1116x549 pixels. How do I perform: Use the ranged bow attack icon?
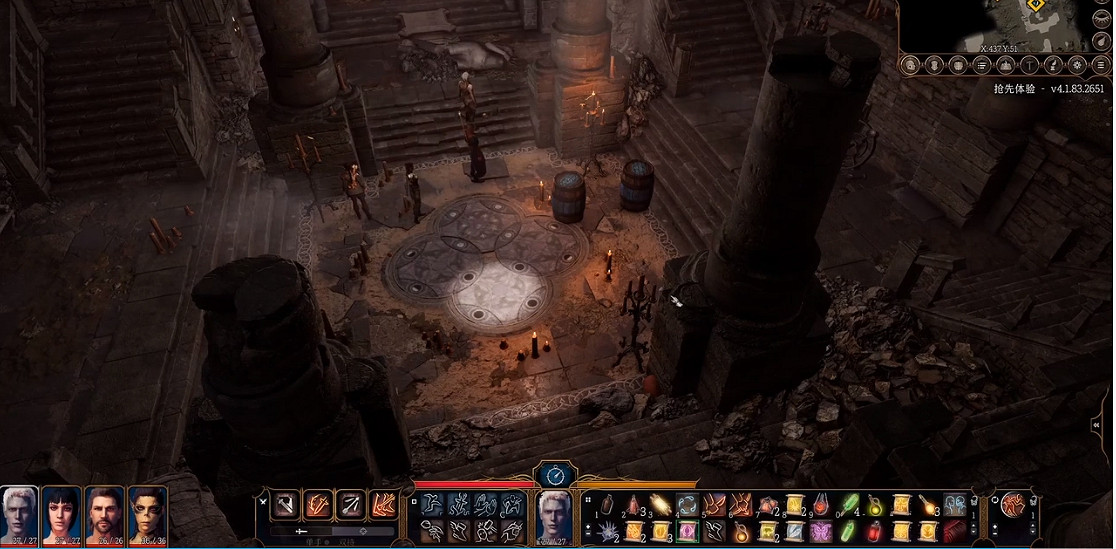pyautogui.click(x=350, y=505)
